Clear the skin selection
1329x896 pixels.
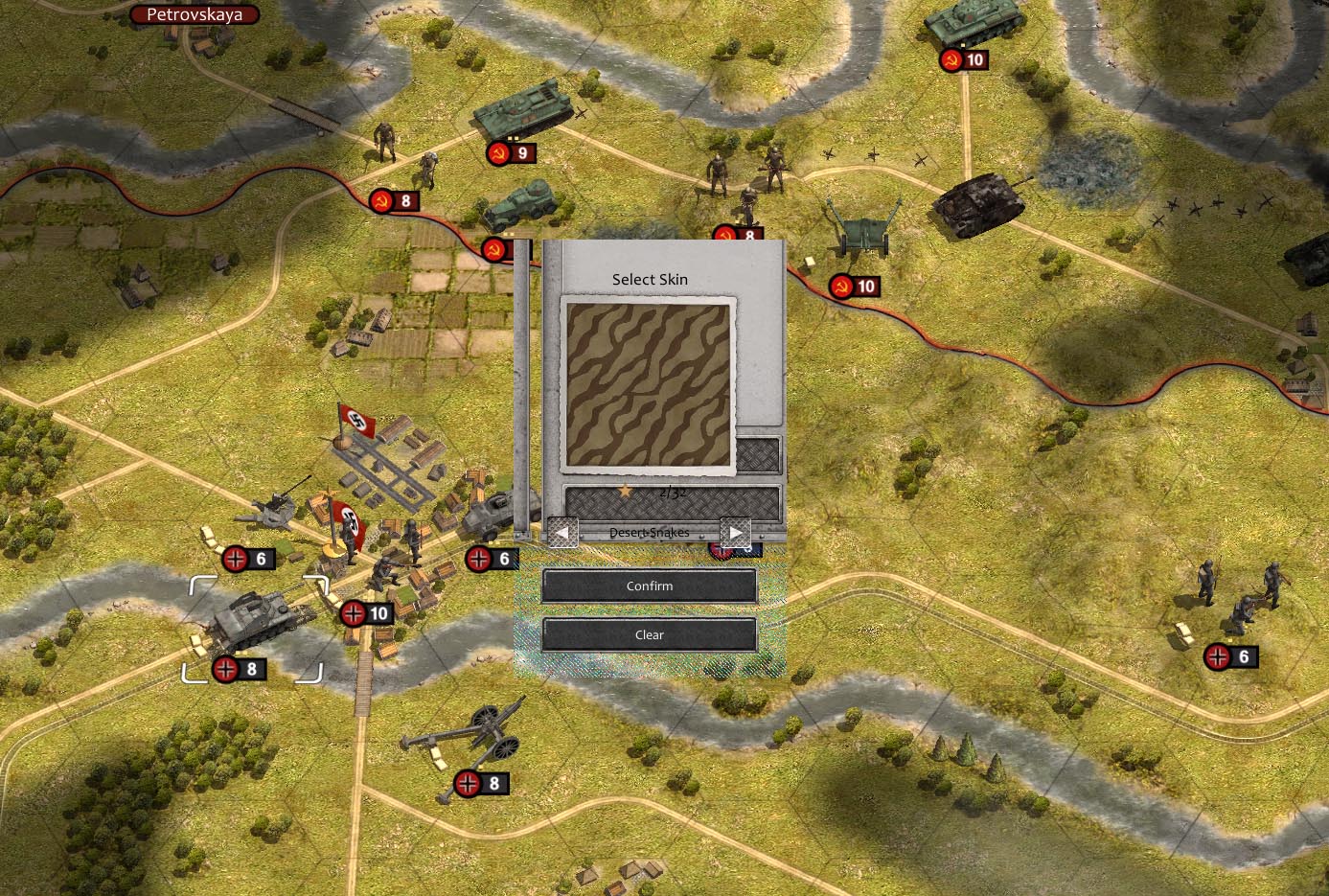(649, 634)
